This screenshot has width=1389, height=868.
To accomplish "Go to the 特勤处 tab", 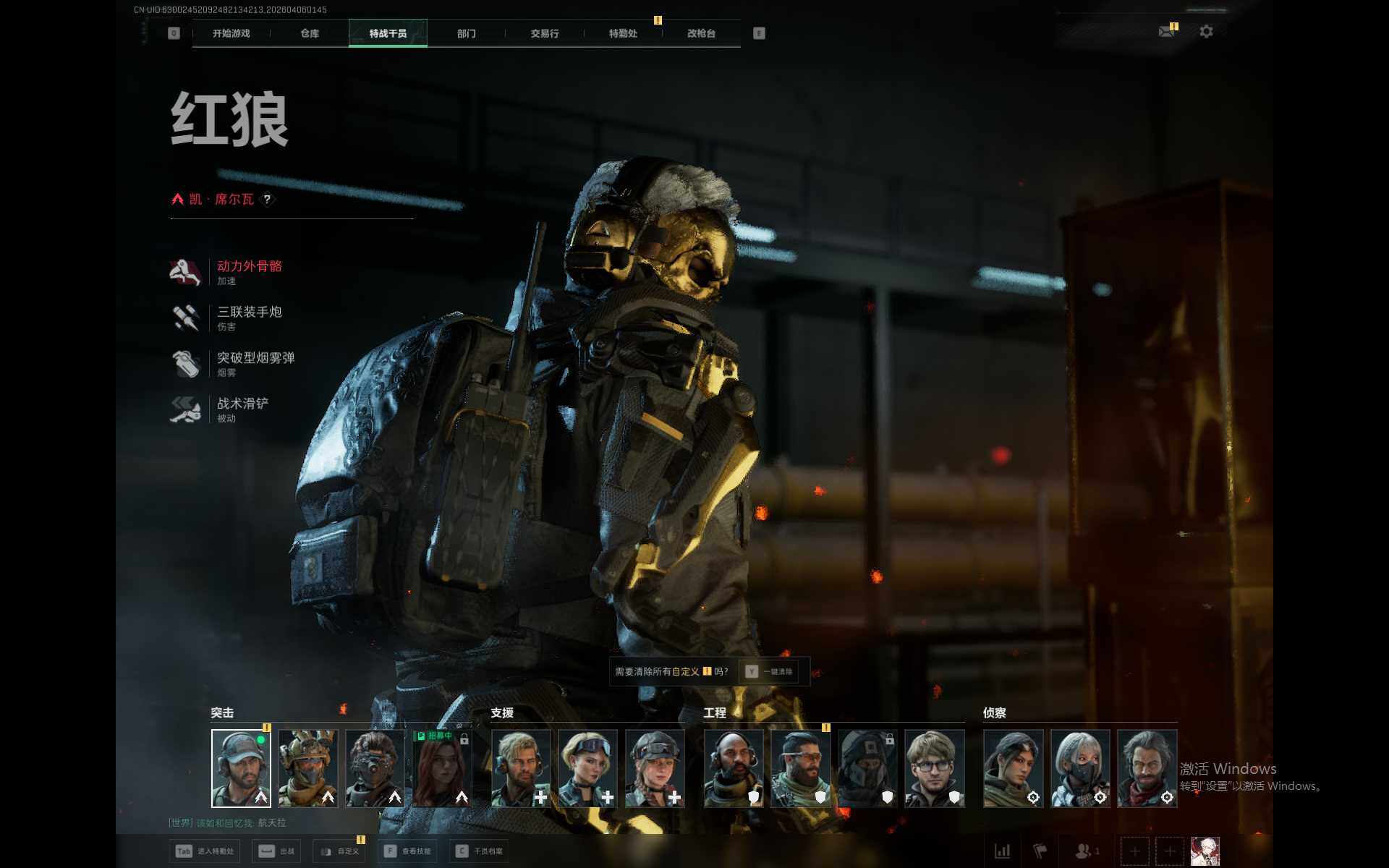I will click(623, 33).
